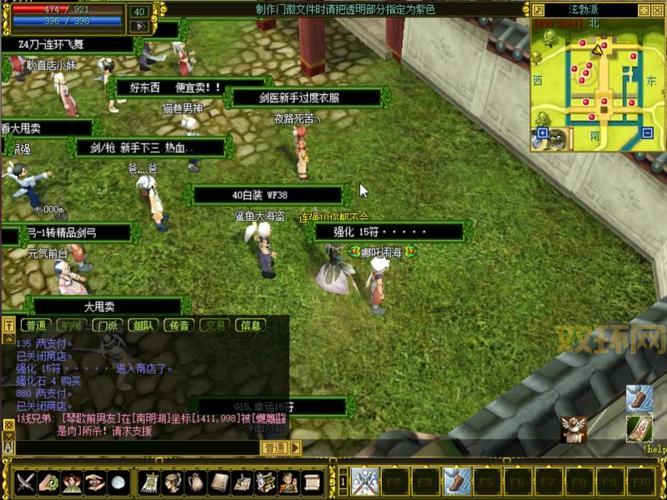Switch to the 信息 chat tab

249,325
